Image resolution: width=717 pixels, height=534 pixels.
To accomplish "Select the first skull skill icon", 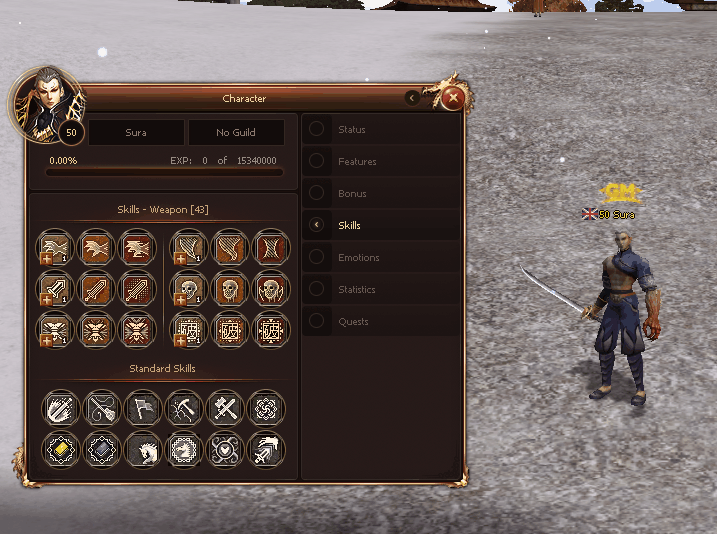I will [191, 288].
